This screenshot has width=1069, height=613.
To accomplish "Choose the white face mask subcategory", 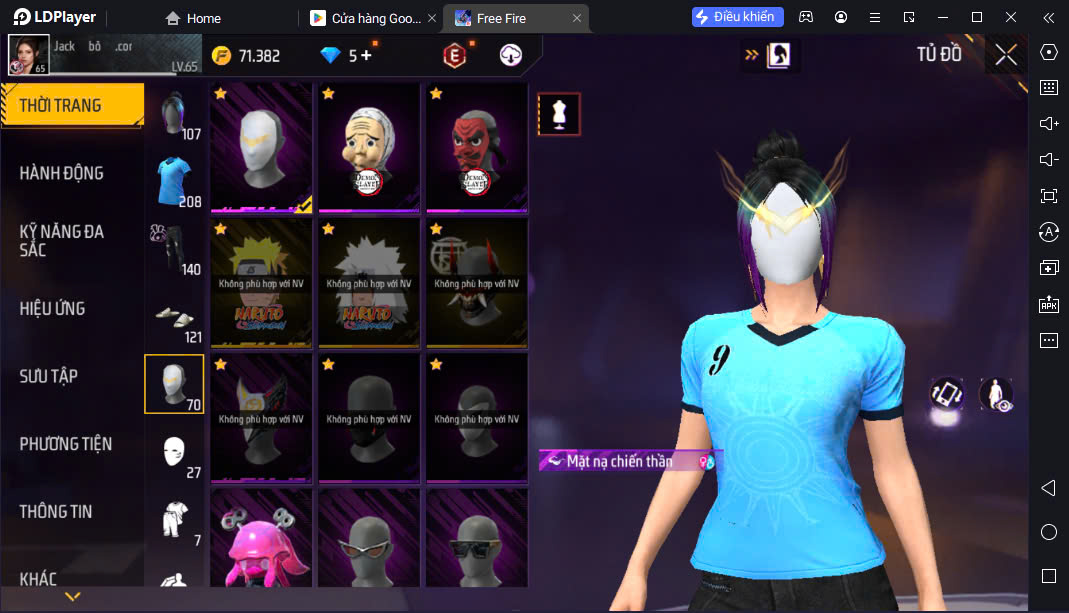I will point(174,451).
